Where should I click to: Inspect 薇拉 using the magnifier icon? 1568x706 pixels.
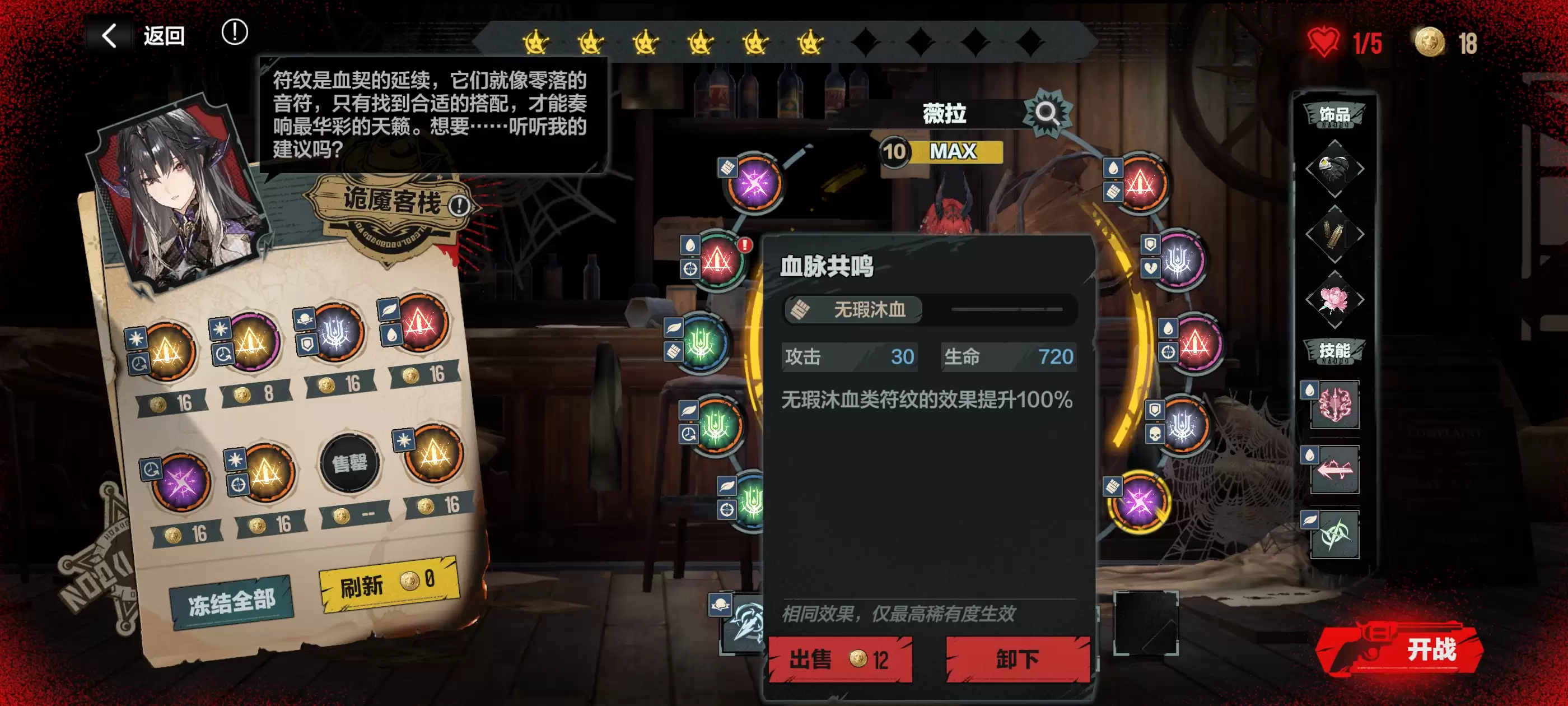coord(1046,113)
